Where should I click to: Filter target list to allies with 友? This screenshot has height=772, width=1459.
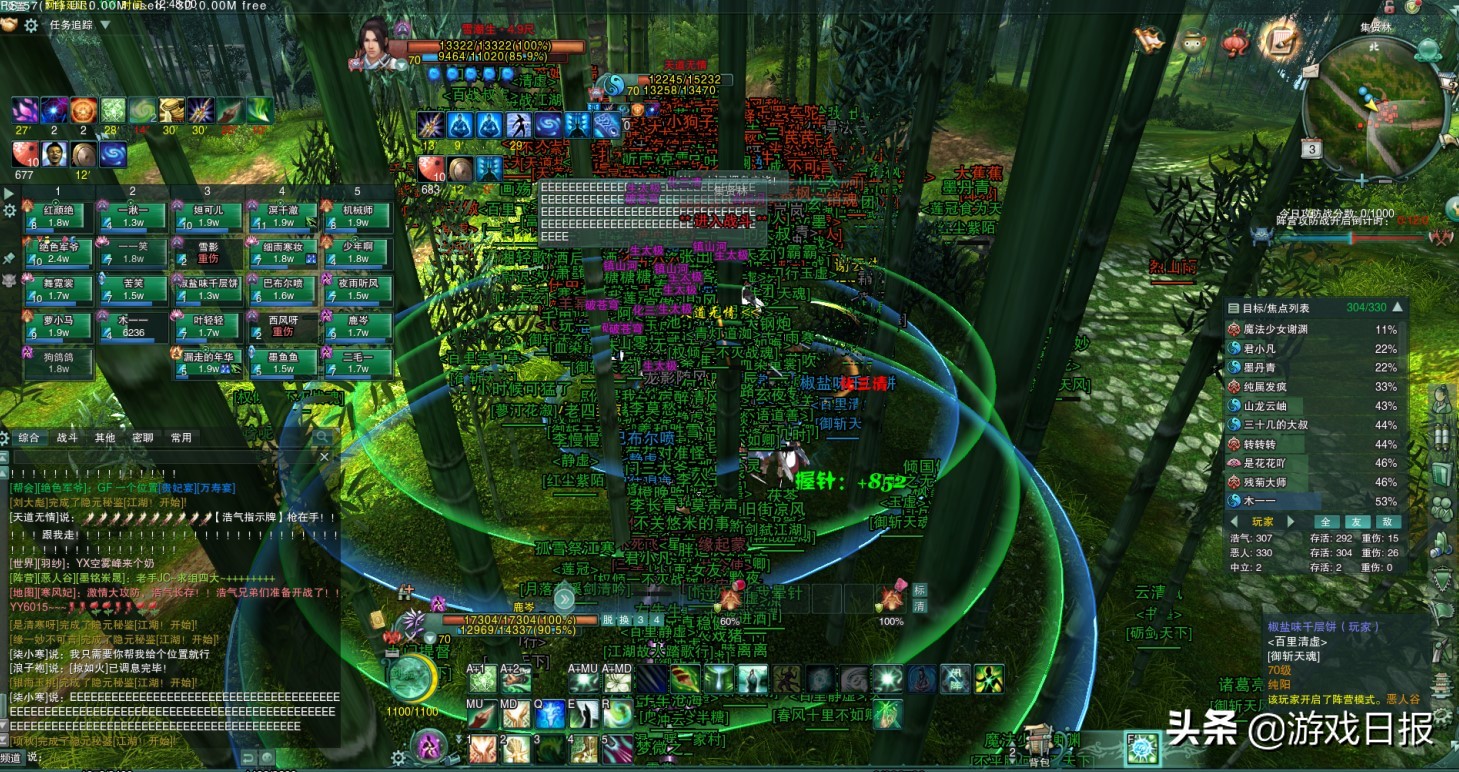coord(1356,522)
